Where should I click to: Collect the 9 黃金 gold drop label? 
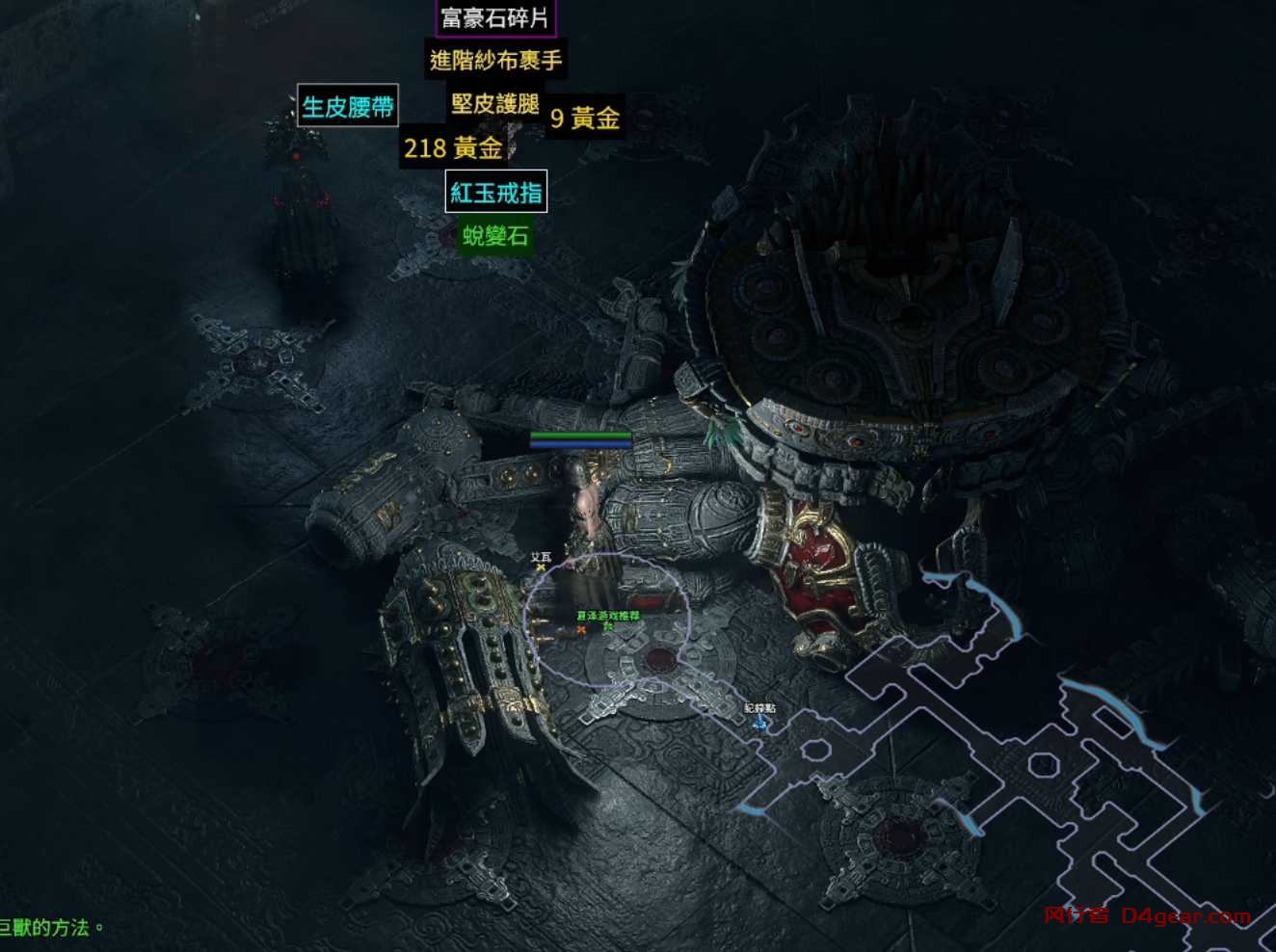[585, 118]
